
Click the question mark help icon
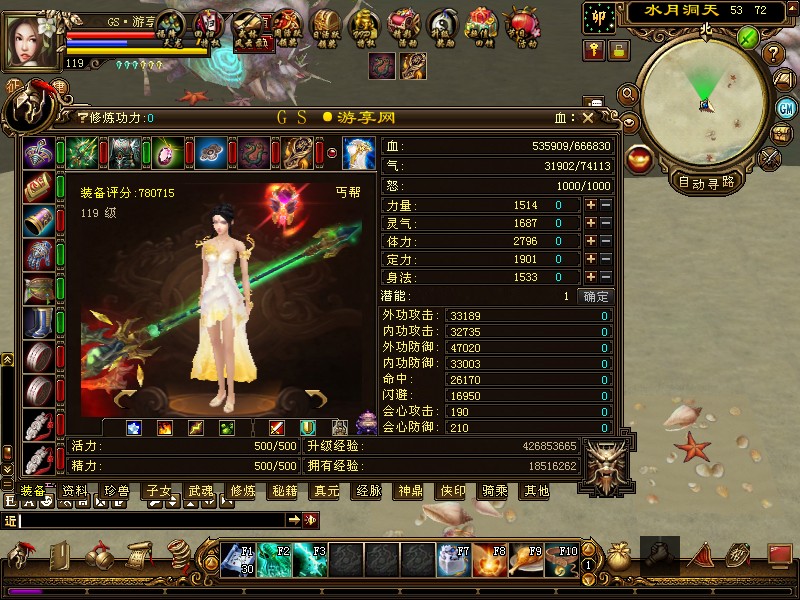tap(772, 54)
